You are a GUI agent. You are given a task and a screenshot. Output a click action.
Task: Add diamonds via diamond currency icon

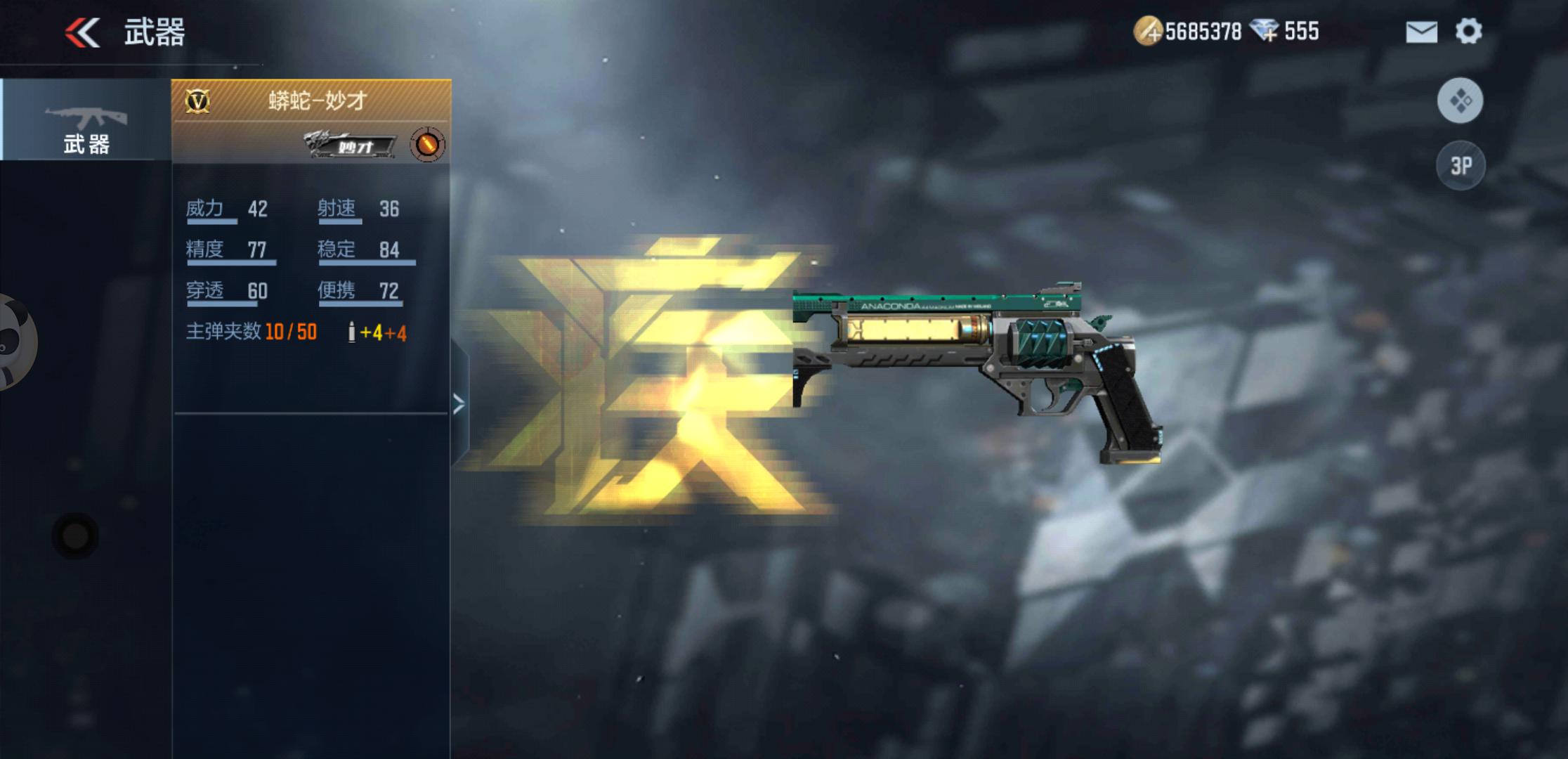[1265, 32]
